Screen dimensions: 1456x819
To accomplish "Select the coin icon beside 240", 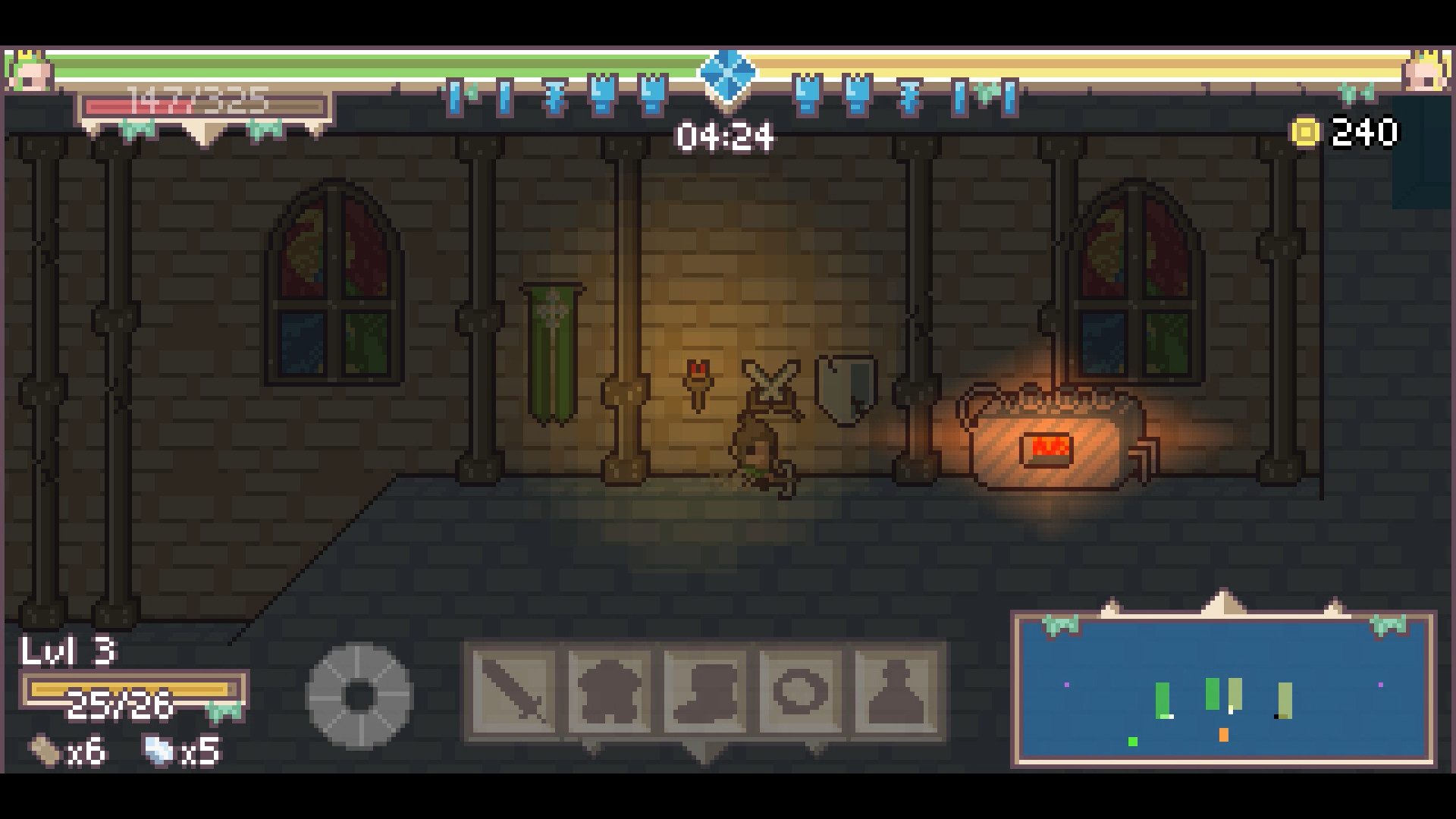I will (1305, 130).
